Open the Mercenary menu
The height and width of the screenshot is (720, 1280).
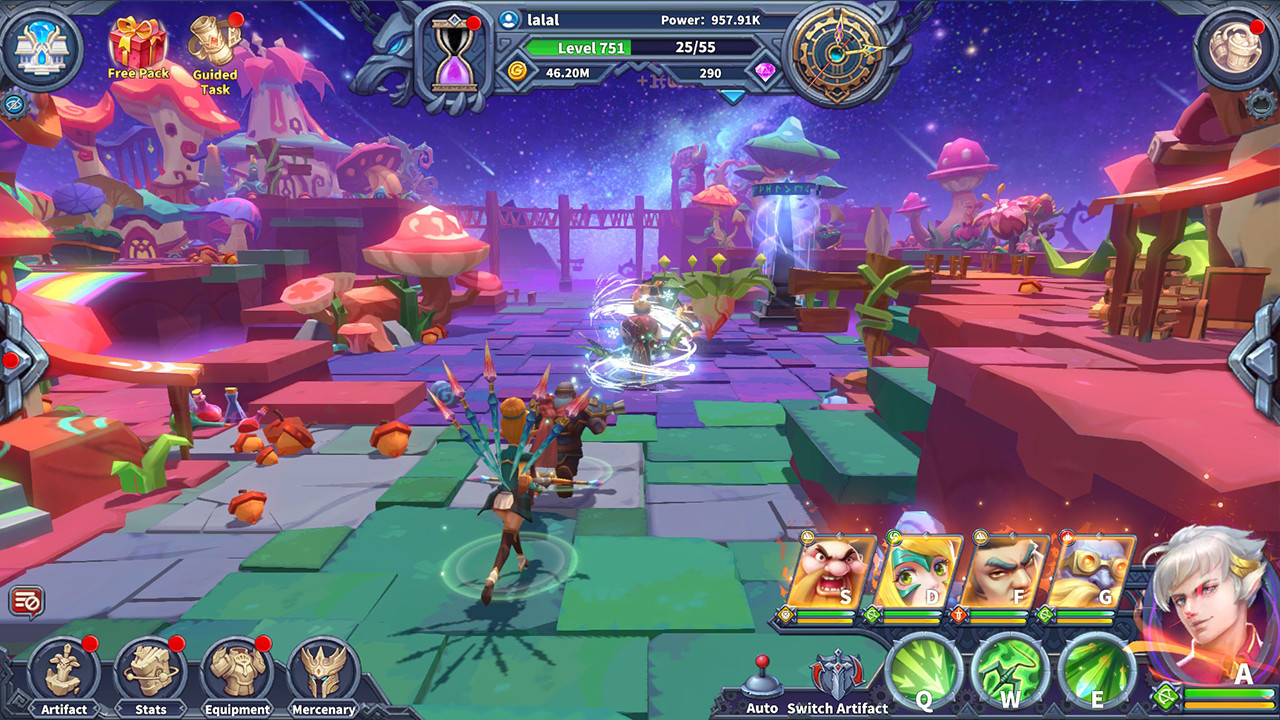(324, 674)
